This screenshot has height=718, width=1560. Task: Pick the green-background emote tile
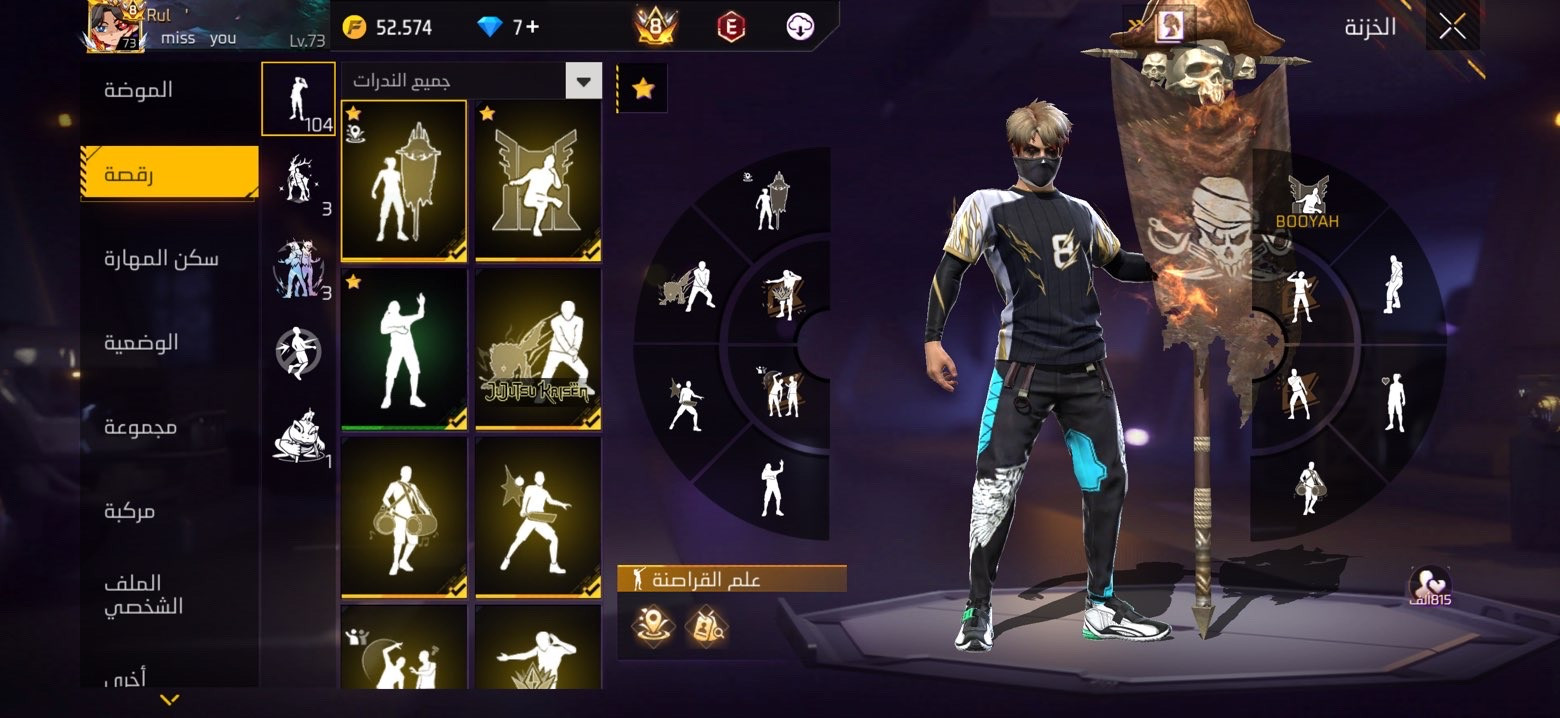click(x=403, y=349)
